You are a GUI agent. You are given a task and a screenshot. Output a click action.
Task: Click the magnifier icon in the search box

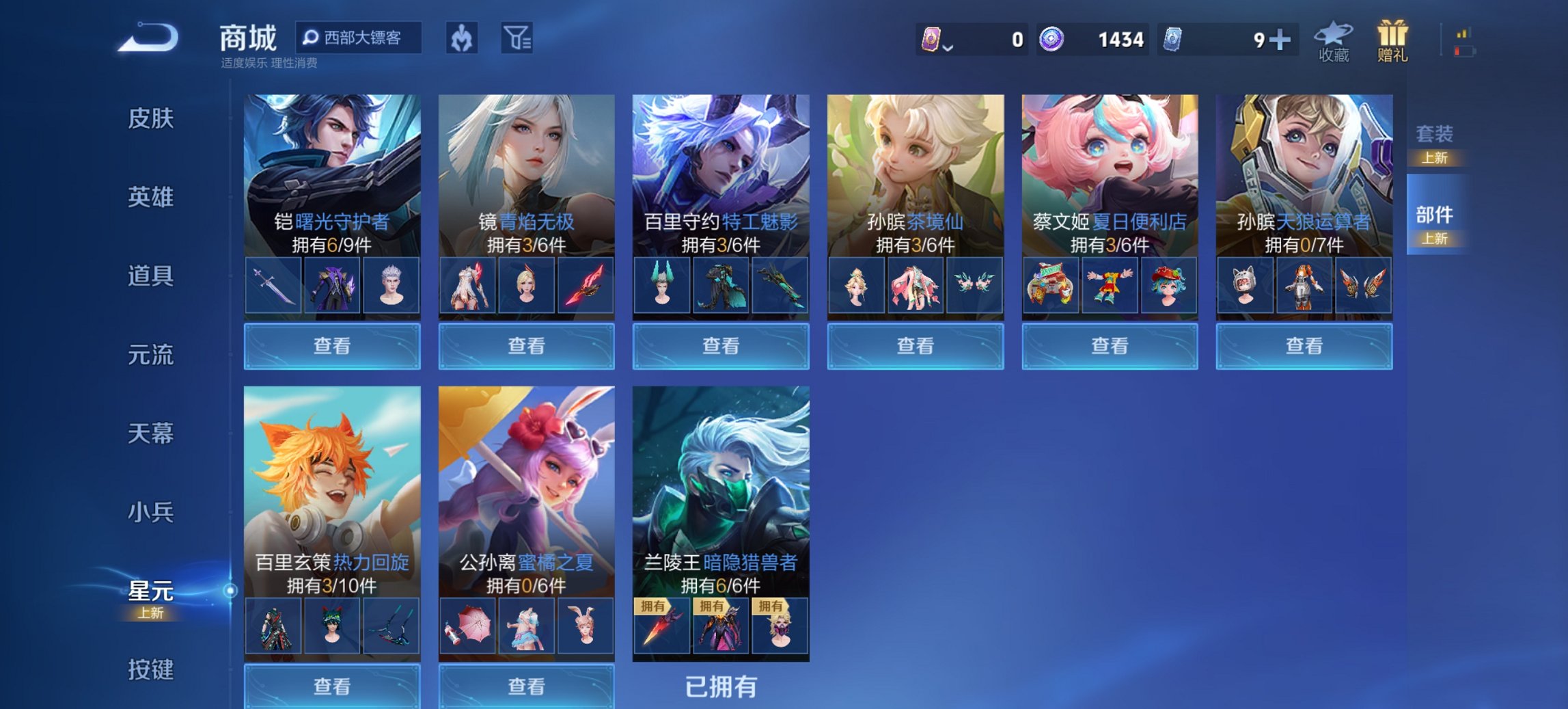pos(311,39)
